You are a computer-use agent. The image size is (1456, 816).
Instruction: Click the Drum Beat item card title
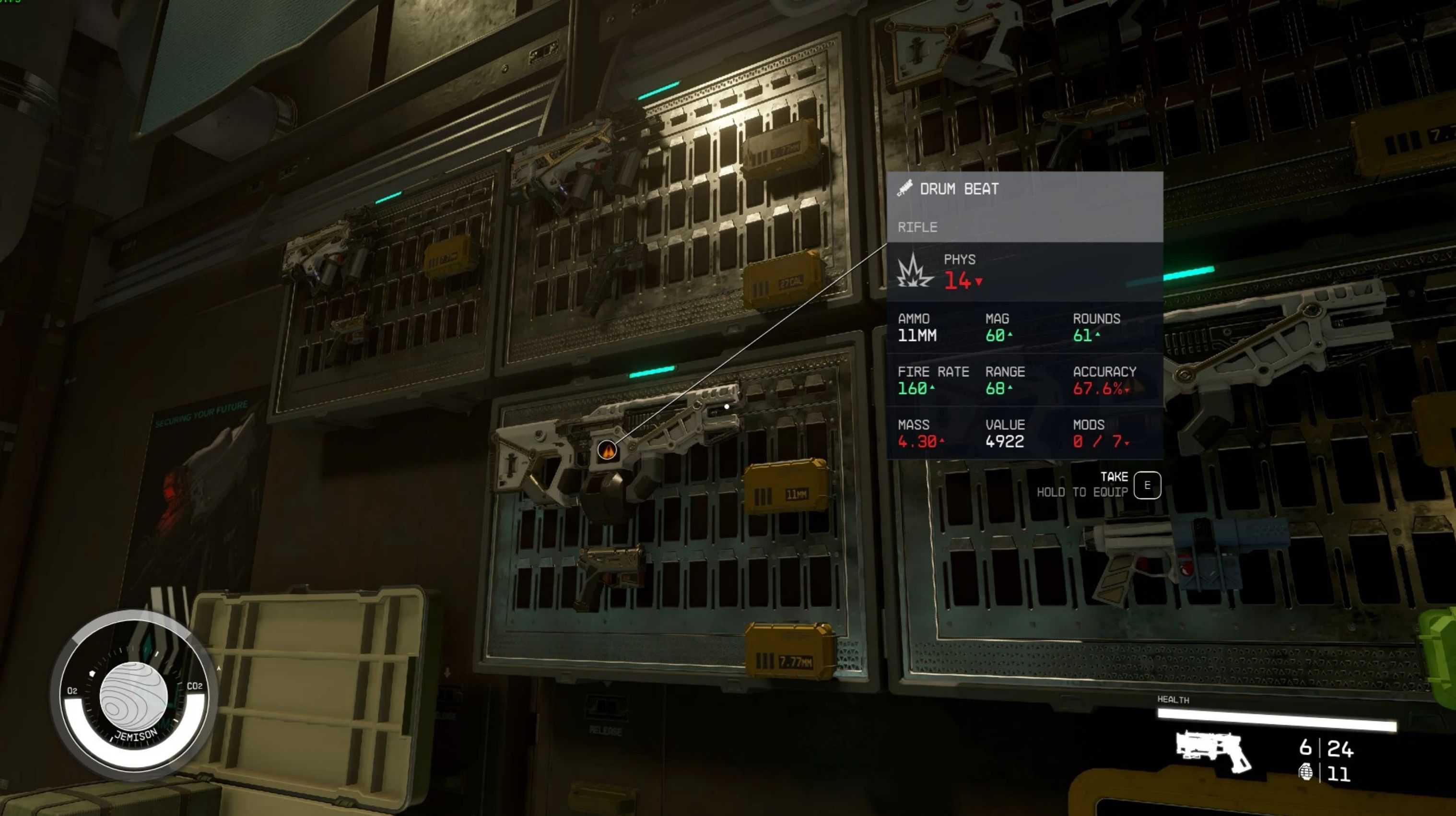click(x=959, y=189)
